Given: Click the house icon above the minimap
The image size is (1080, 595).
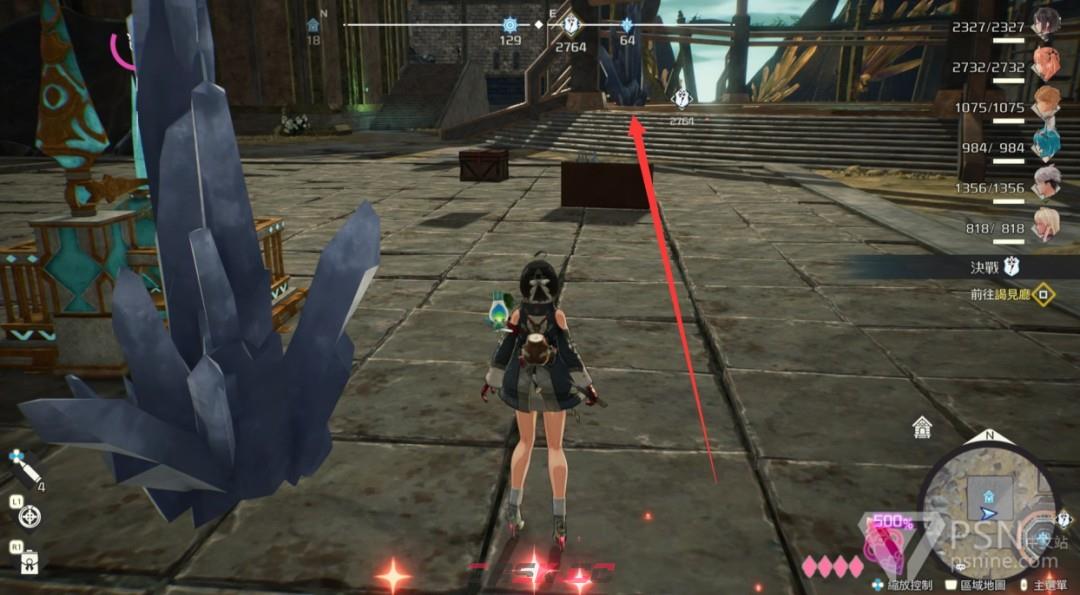Looking at the screenshot, I should [x=922, y=429].
